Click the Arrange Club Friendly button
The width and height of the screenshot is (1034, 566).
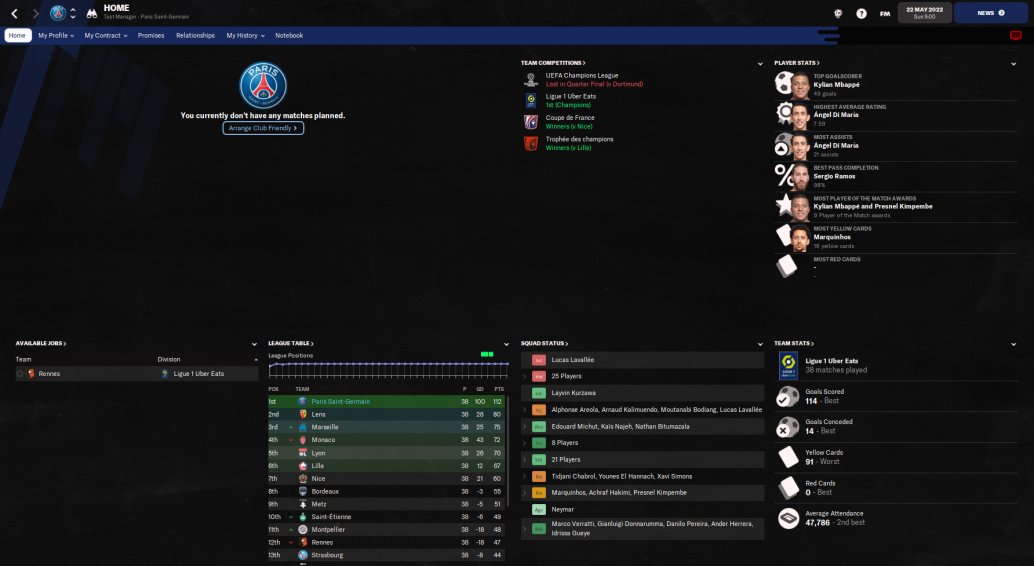pos(263,128)
